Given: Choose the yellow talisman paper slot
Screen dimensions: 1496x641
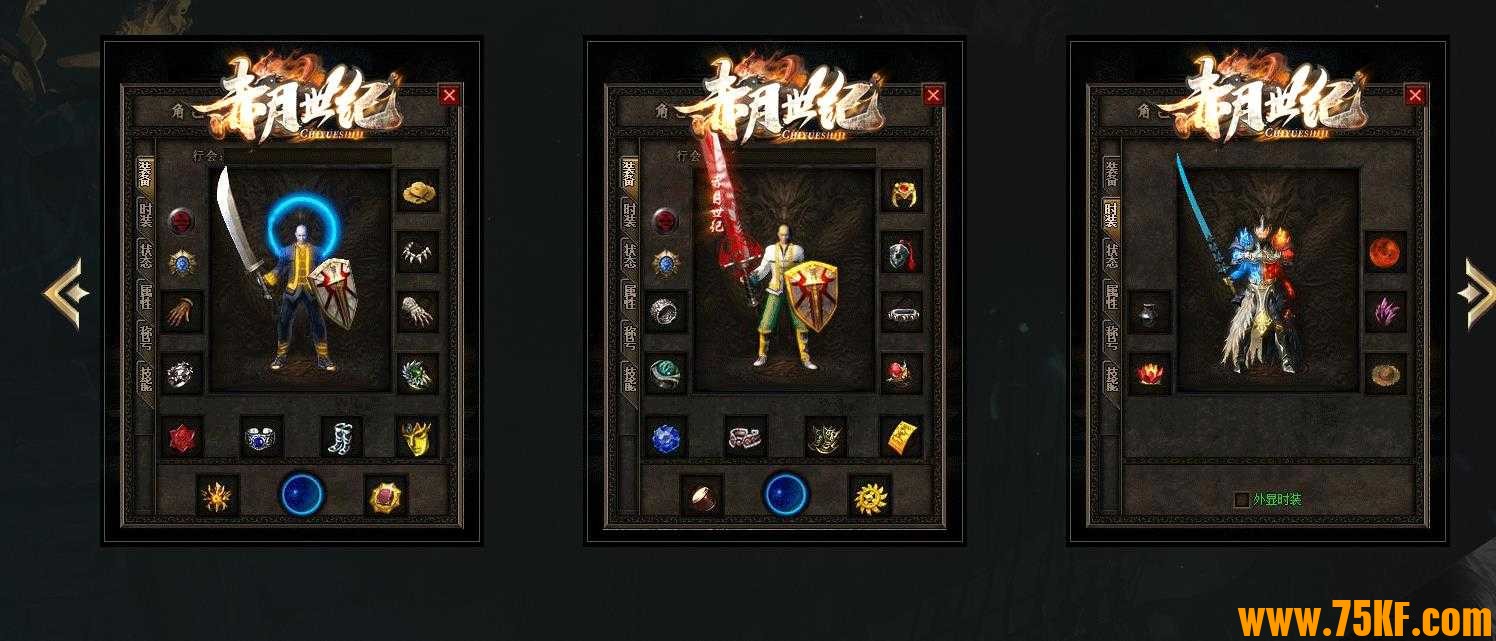Looking at the screenshot, I should [x=901, y=437].
